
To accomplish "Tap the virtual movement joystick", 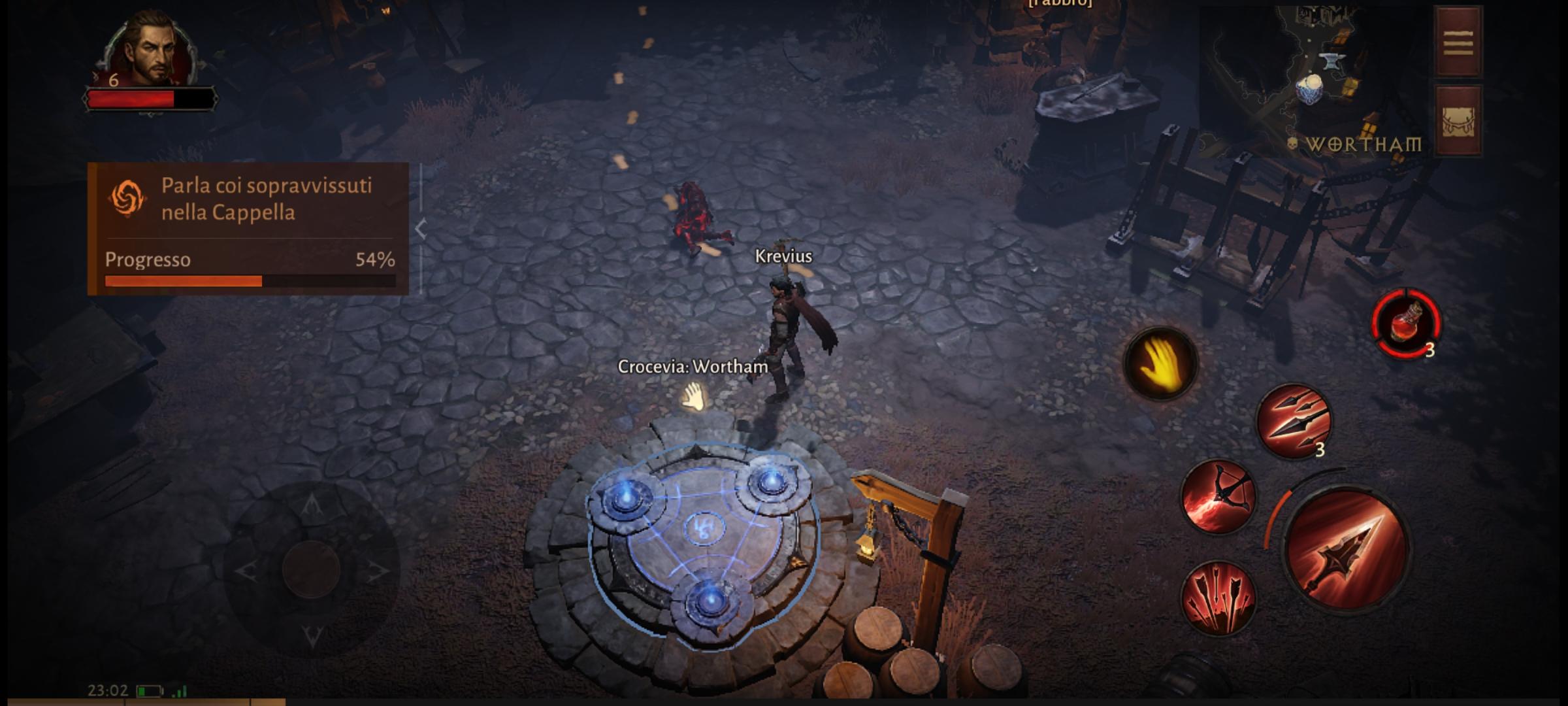I will pos(311,567).
